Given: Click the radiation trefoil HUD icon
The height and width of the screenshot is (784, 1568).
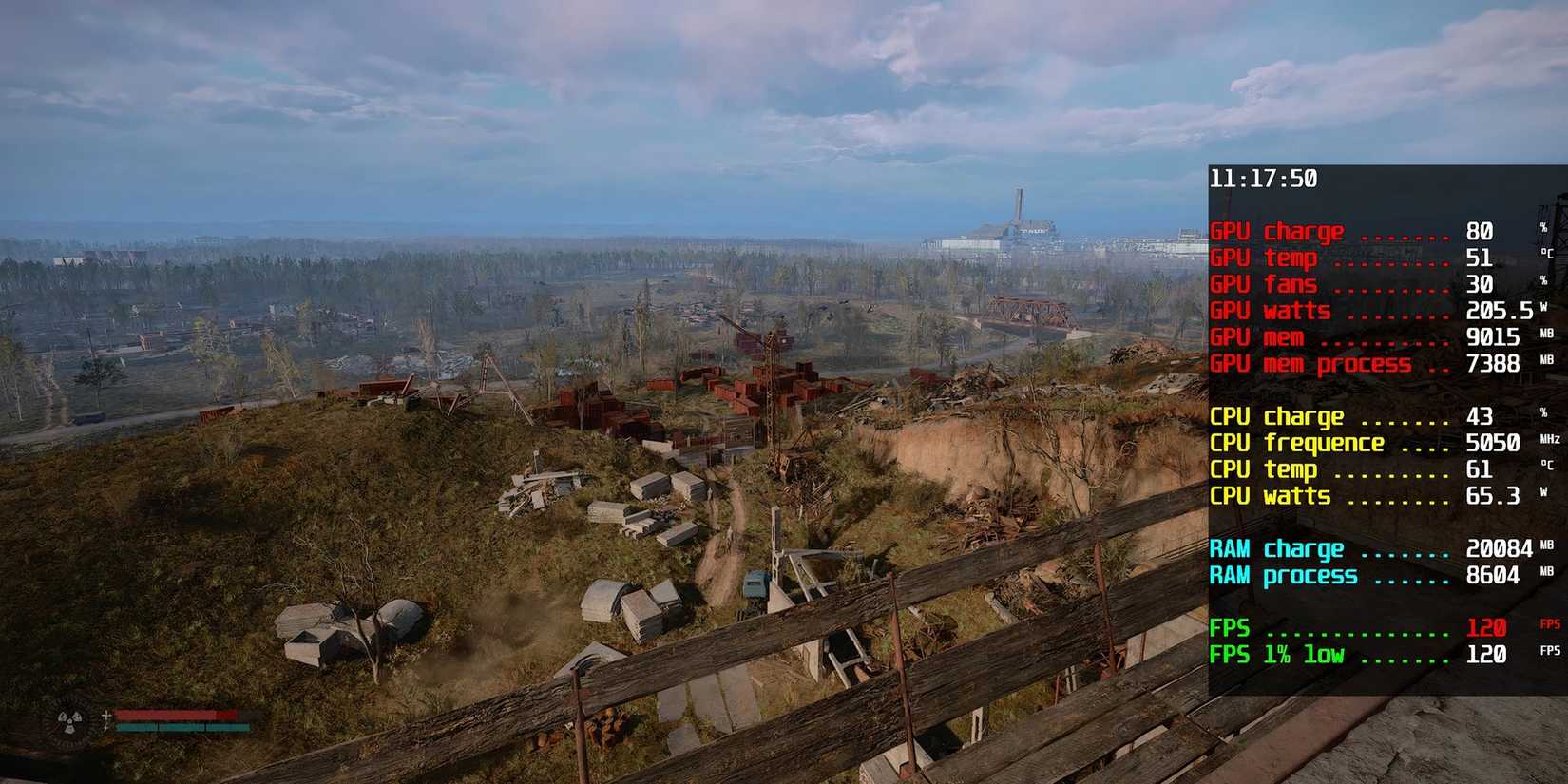Looking at the screenshot, I should click(x=70, y=720).
